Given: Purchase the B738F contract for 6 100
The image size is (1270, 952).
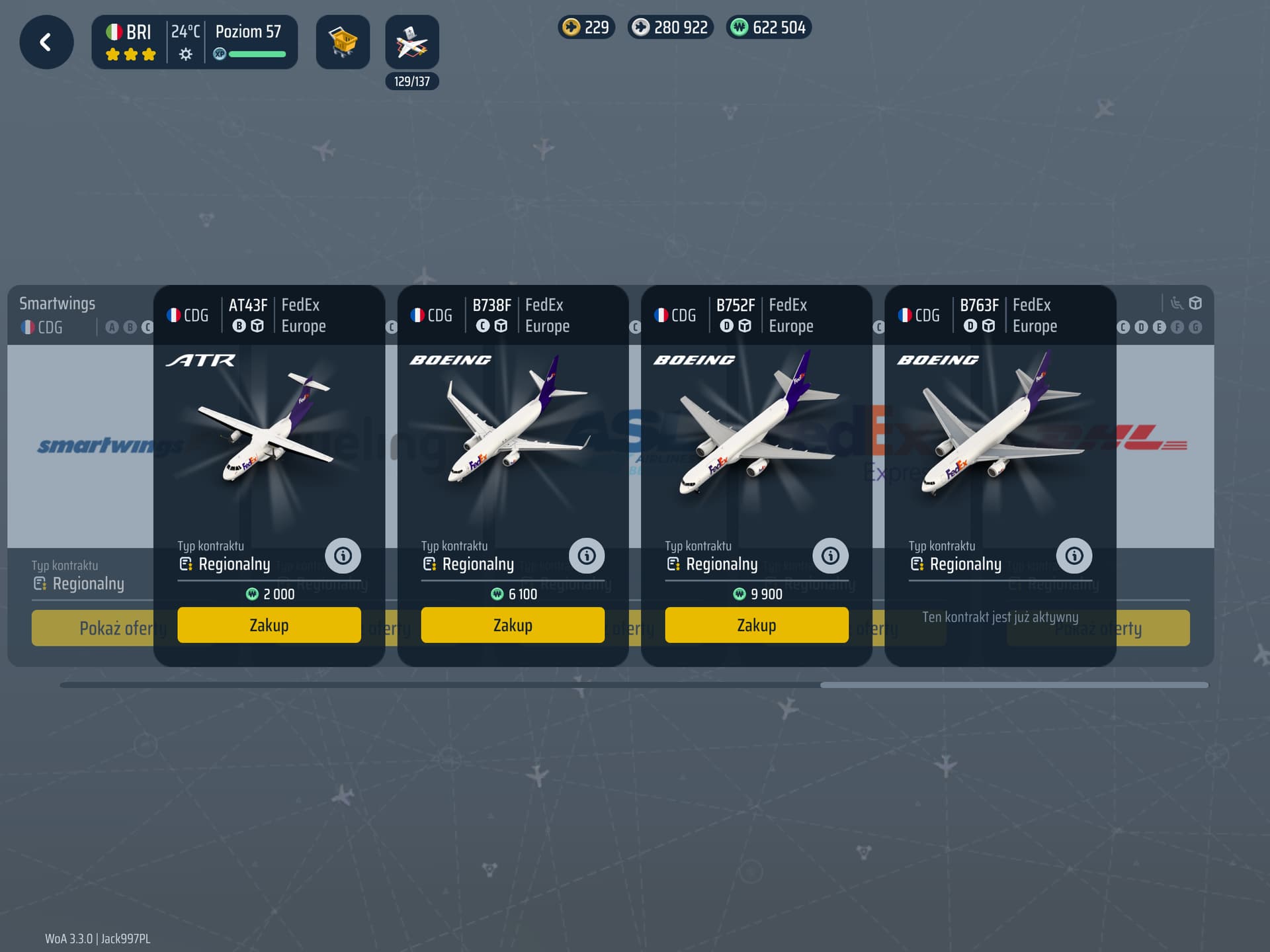Looking at the screenshot, I should [x=513, y=625].
